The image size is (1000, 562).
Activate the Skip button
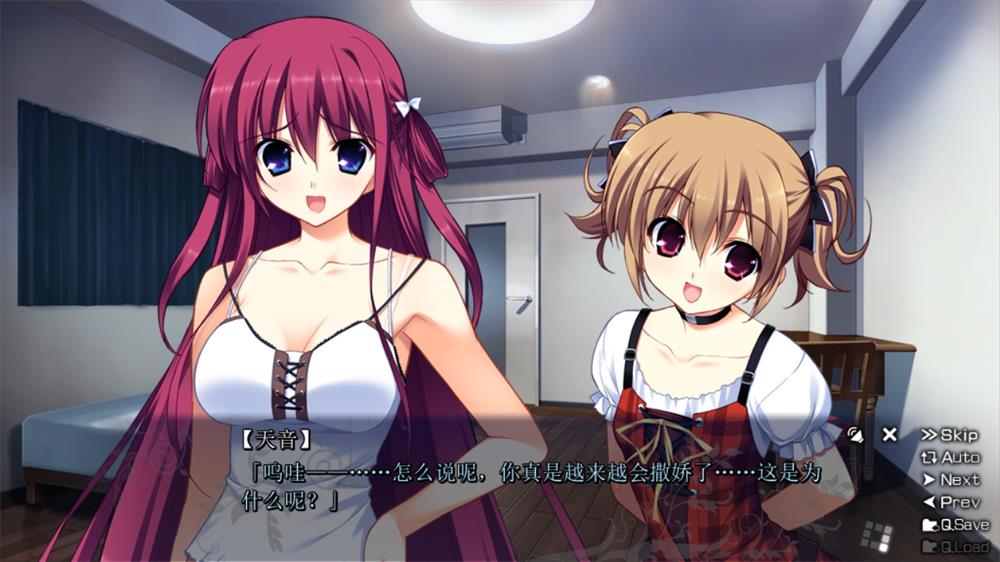tap(949, 435)
